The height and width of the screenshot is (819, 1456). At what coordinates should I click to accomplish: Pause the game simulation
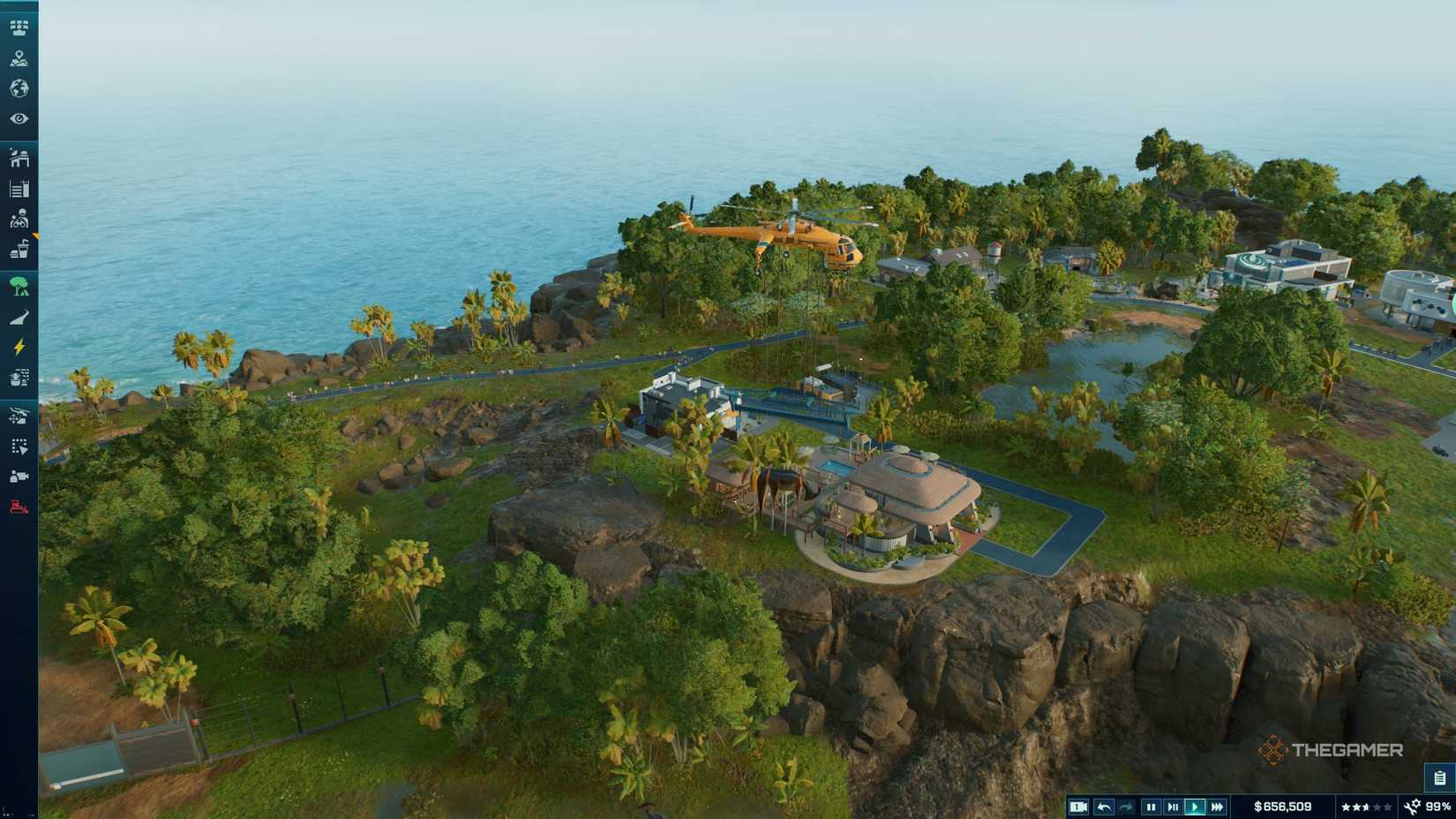[x=1152, y=806]
